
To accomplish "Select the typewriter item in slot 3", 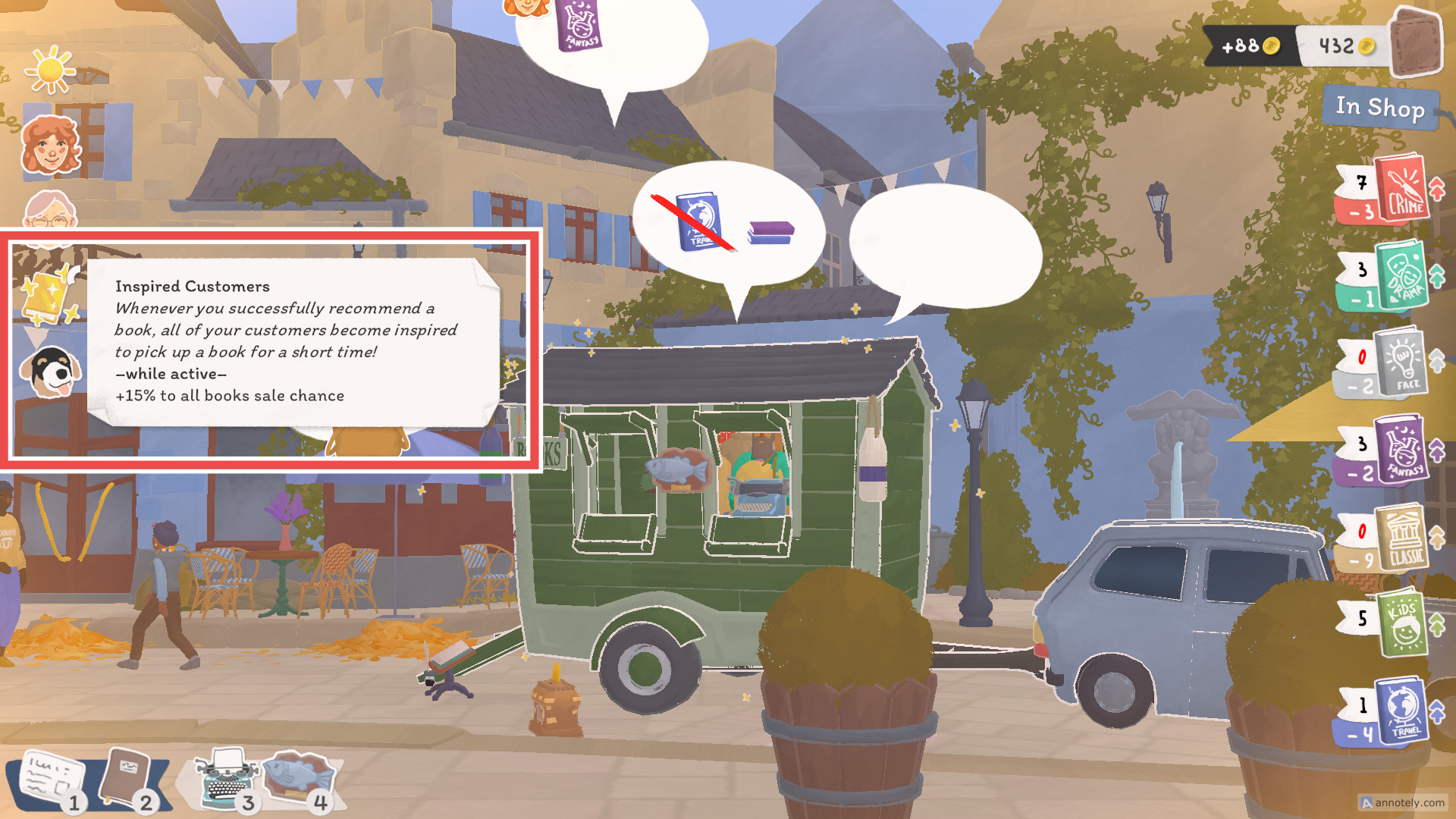I will point(226,779).
